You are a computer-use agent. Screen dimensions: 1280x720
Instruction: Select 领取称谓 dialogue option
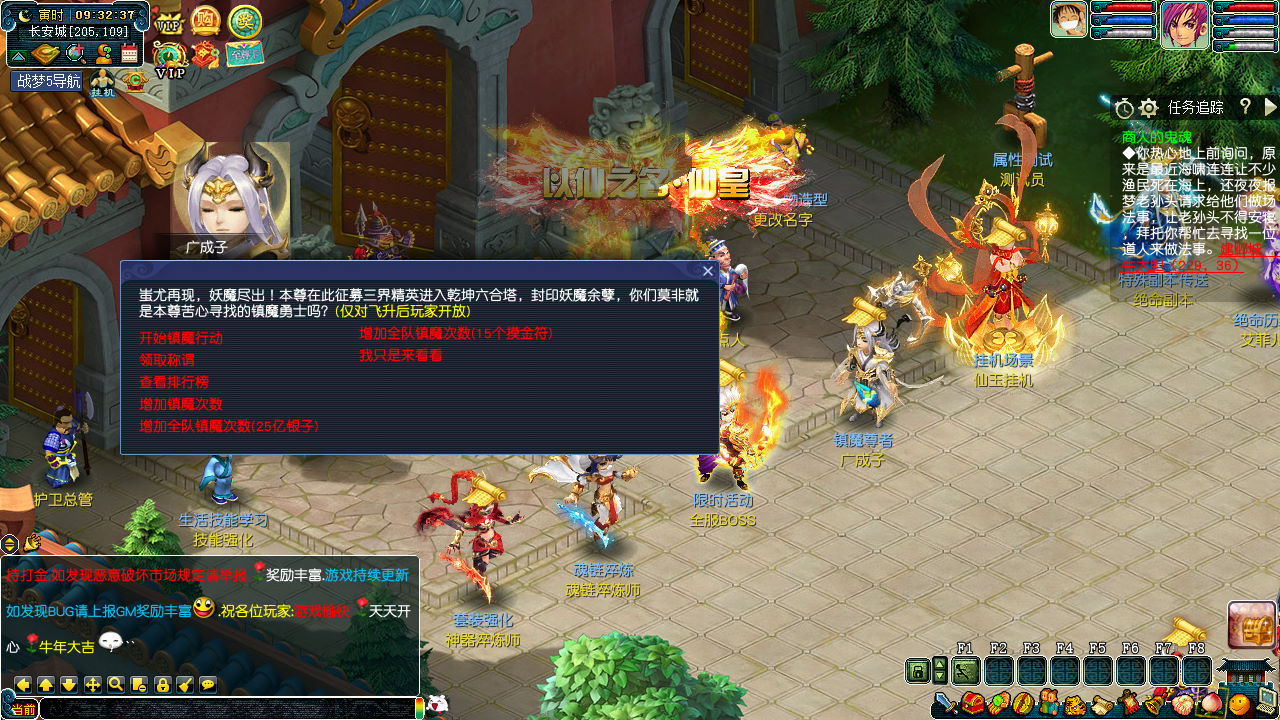(x=167, y=360)
